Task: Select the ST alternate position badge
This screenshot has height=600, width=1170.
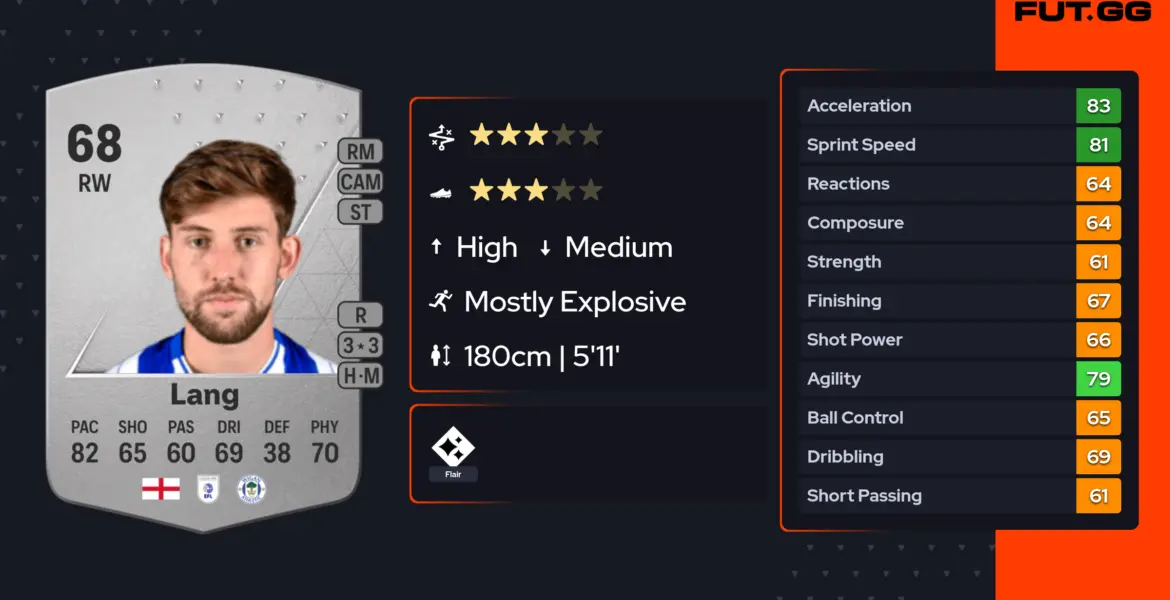Action: pos(360,212)
